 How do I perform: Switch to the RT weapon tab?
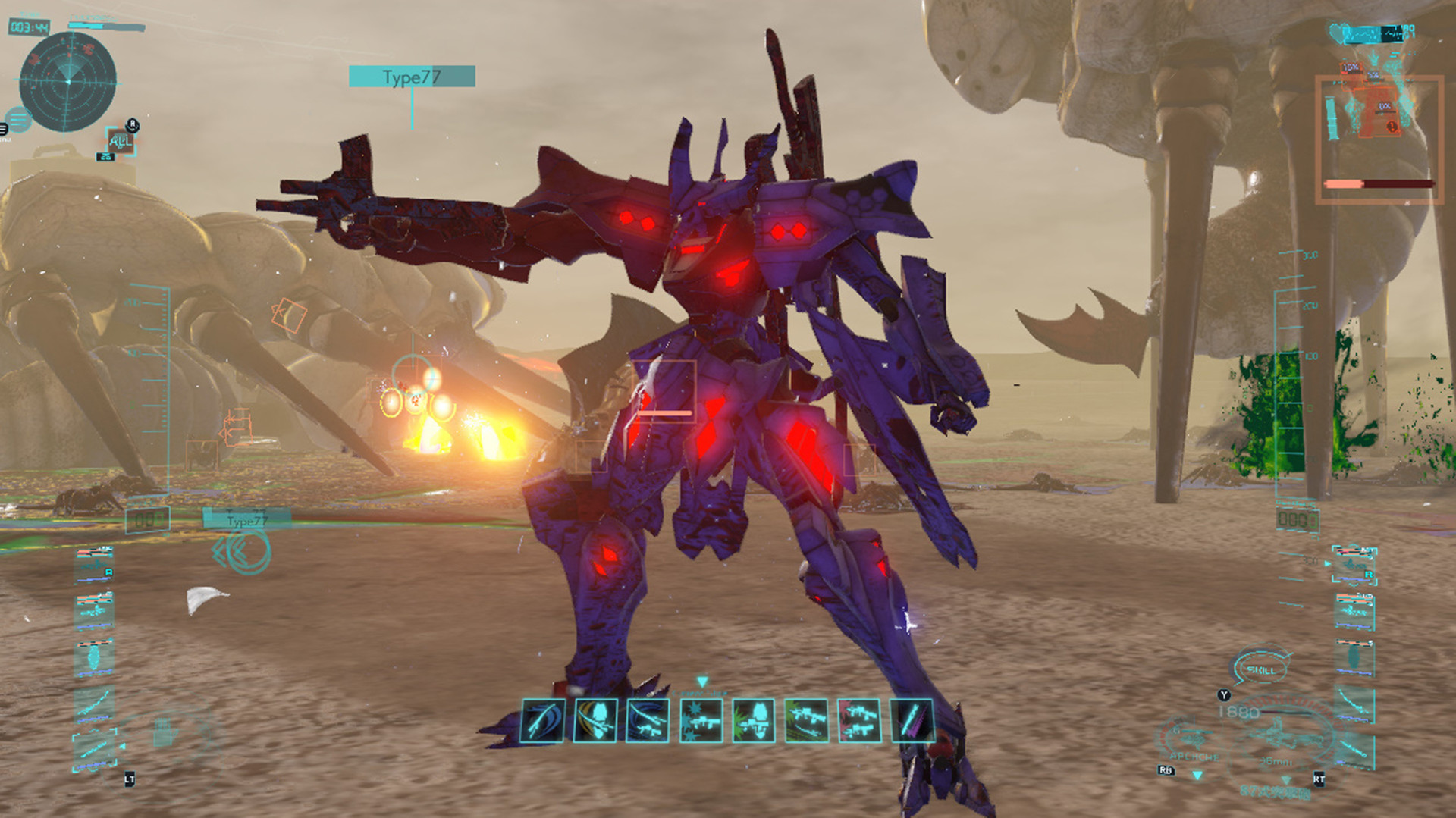pyautogui.click(x=1319, y=779)
